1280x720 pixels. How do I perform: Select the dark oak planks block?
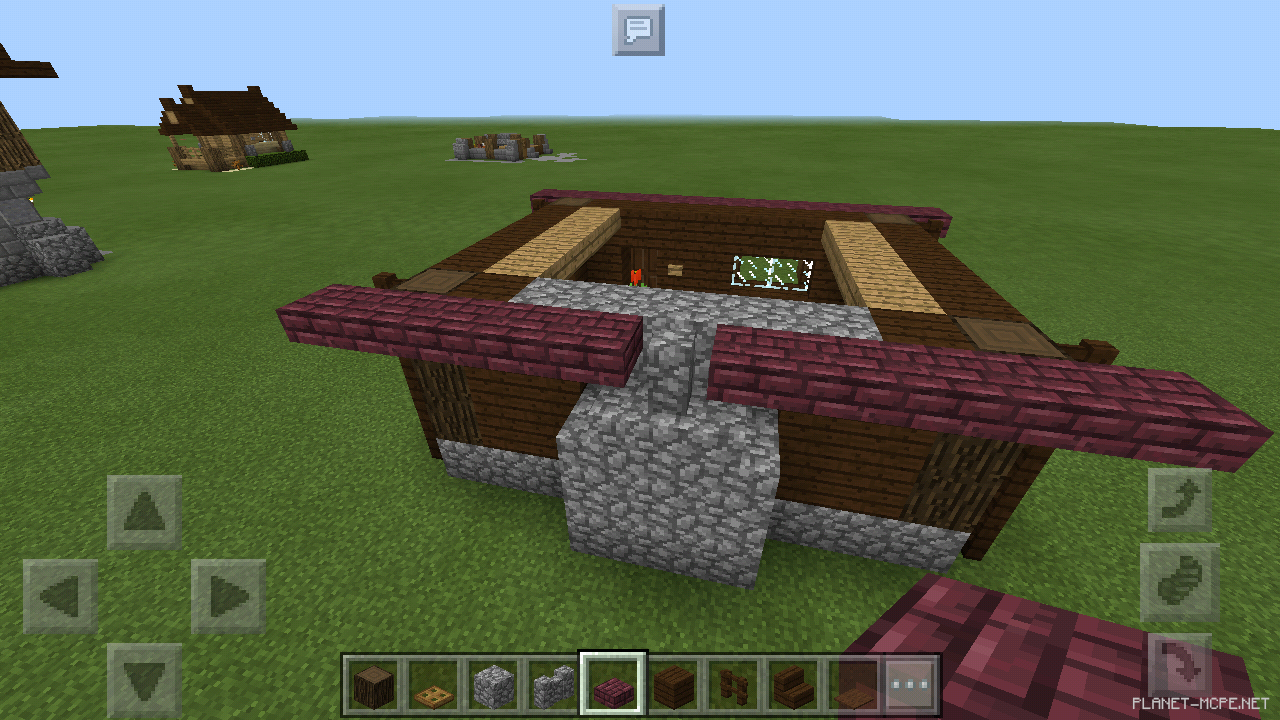[x=674, y=683]
